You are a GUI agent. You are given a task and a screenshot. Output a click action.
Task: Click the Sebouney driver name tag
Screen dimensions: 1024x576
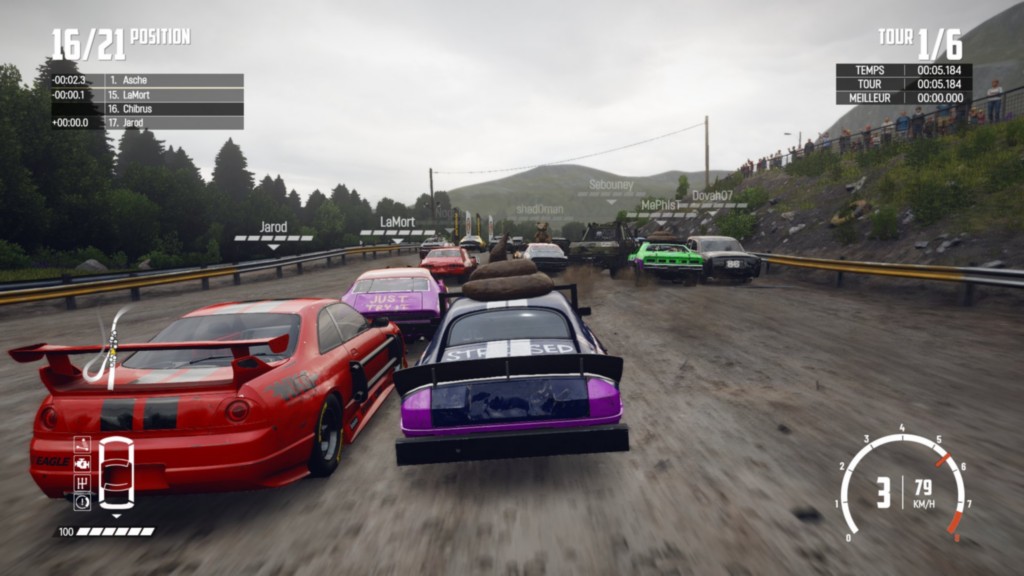tap(611, 185)
